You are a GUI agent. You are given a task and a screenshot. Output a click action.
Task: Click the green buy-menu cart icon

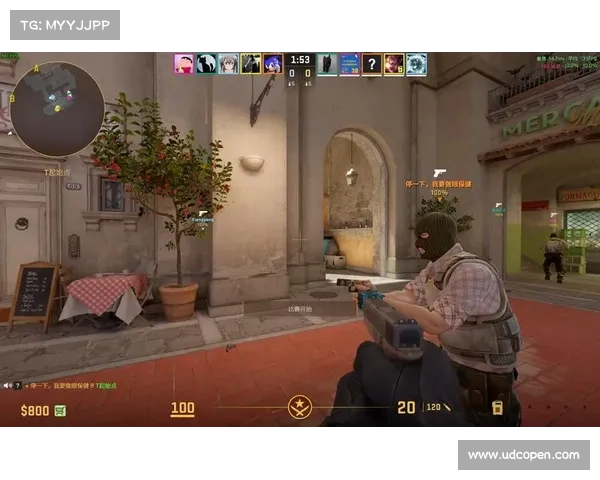[60, 410]
